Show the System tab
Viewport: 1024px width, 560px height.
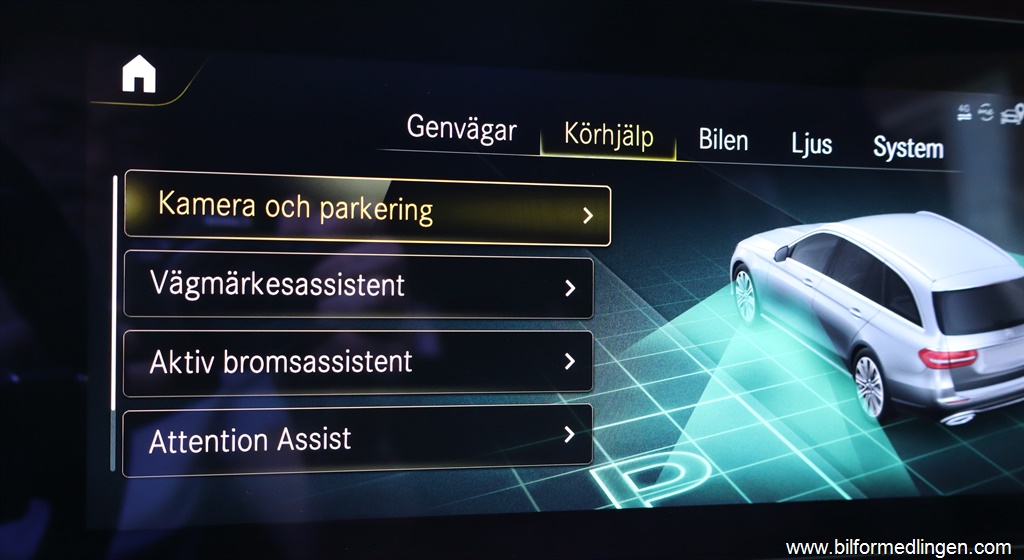(x=907, y=148)
